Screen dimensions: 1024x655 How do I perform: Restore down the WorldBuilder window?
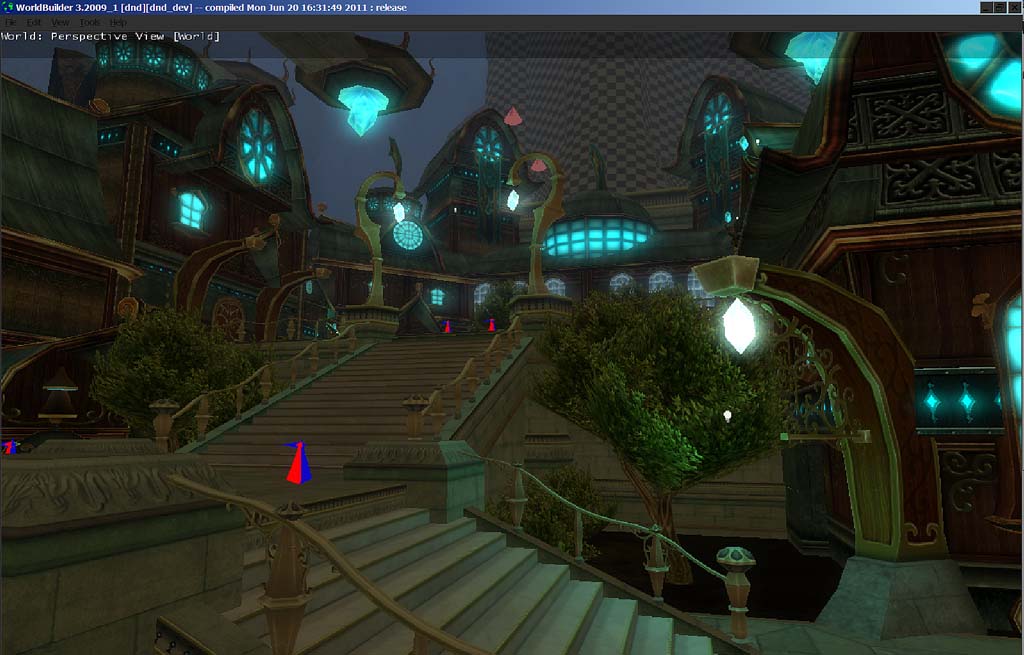[1000, 7]
